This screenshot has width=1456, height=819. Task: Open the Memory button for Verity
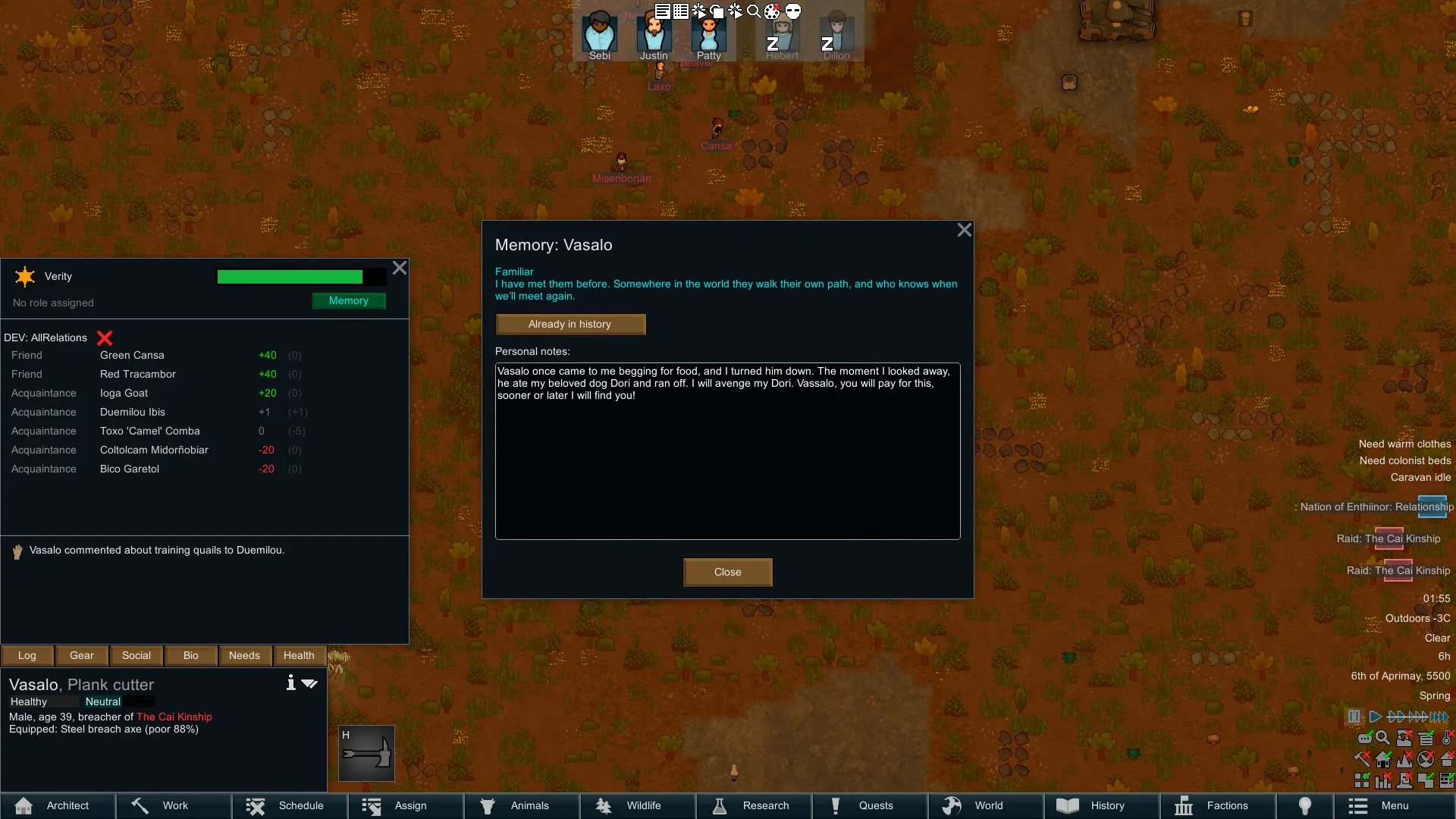click(349, 301)
